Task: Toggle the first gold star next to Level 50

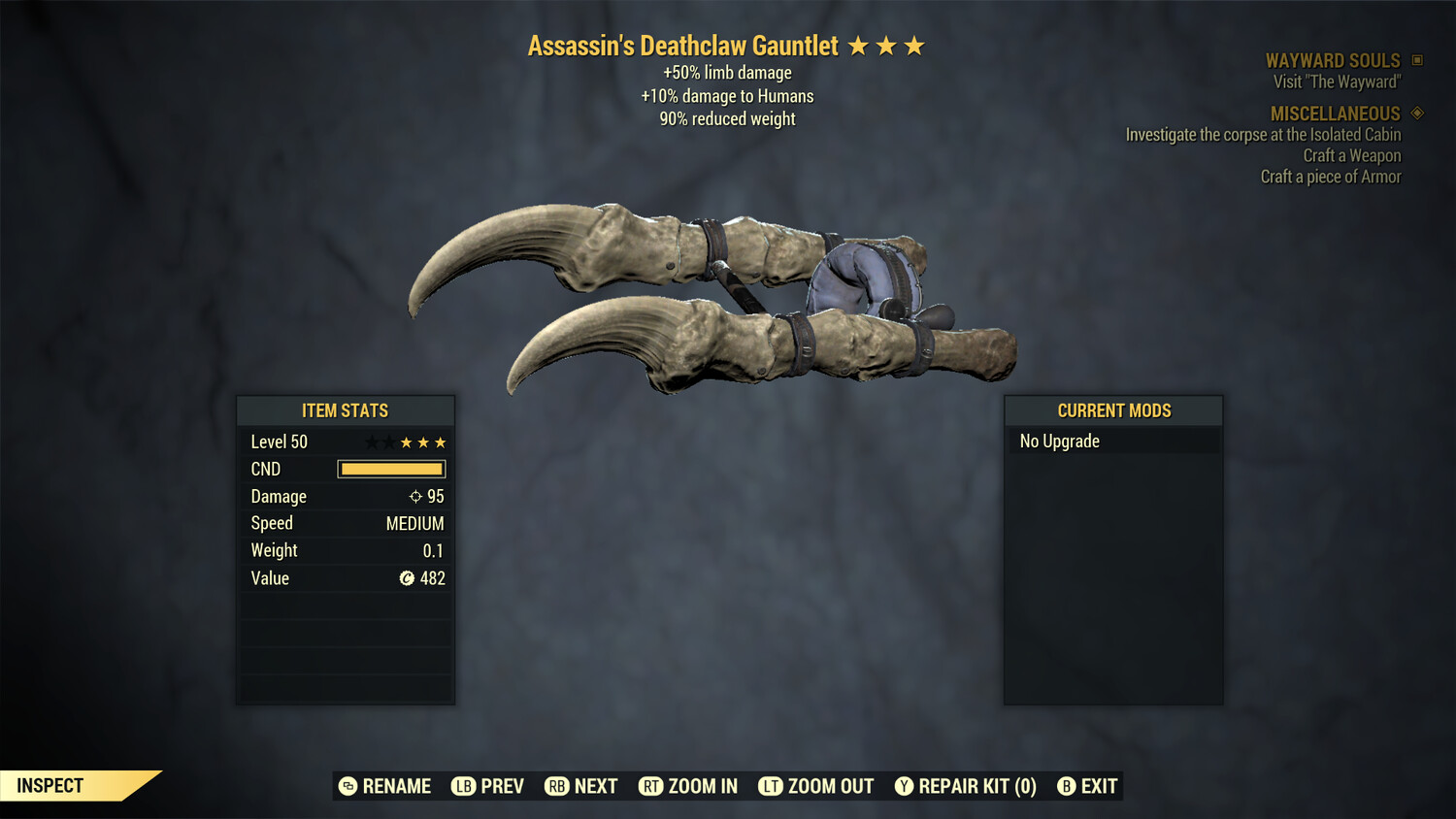Action: click(x=405, y=442)
